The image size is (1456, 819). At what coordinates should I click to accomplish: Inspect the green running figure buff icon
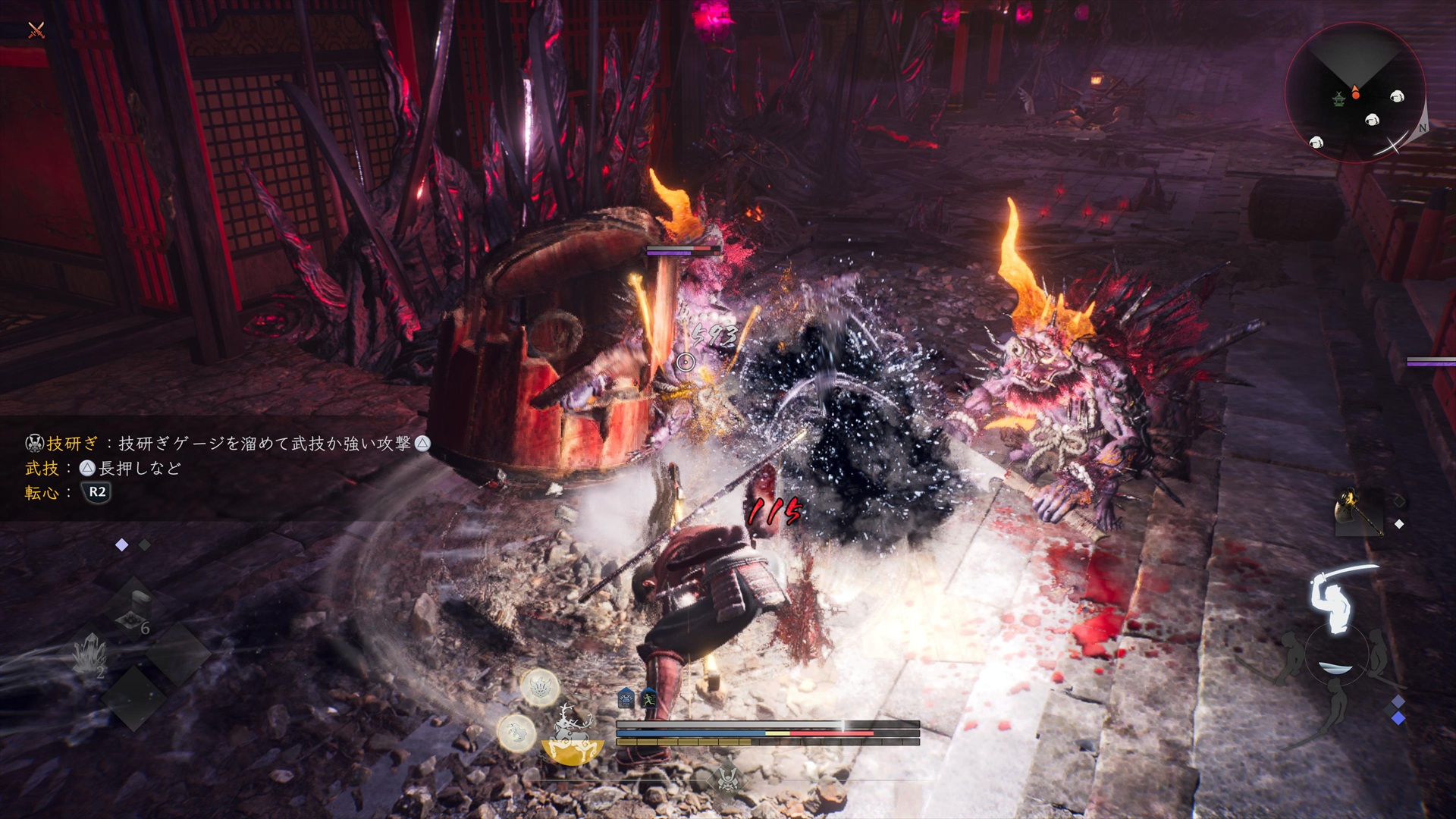point(648,698)
